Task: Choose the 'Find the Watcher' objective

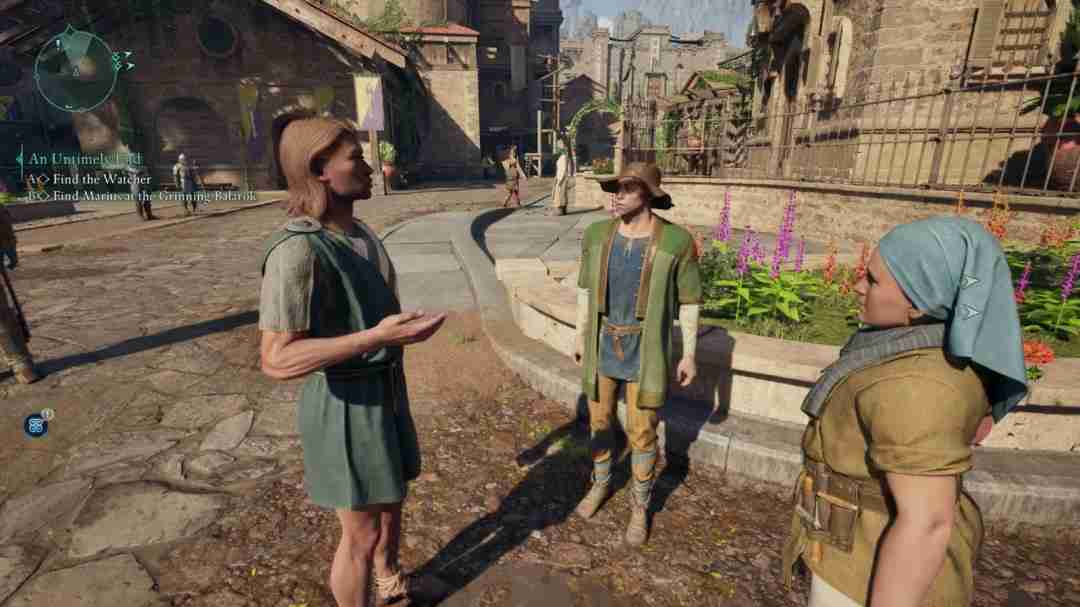Action: (x=103, y=179)
